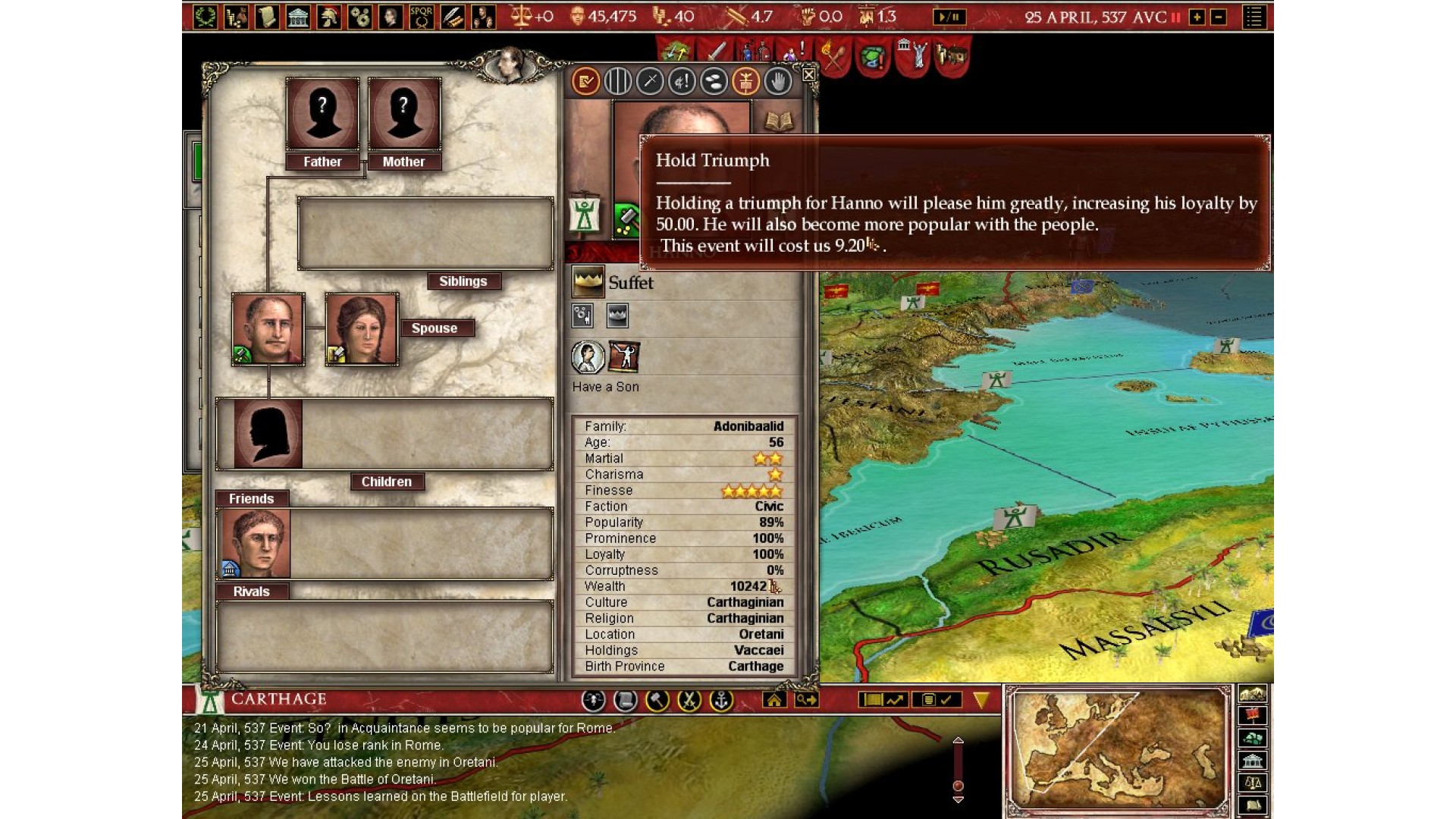Screen dimensions: 1456x819
Task: Increase game speed with the plus button
Action: coord(1197,17)
